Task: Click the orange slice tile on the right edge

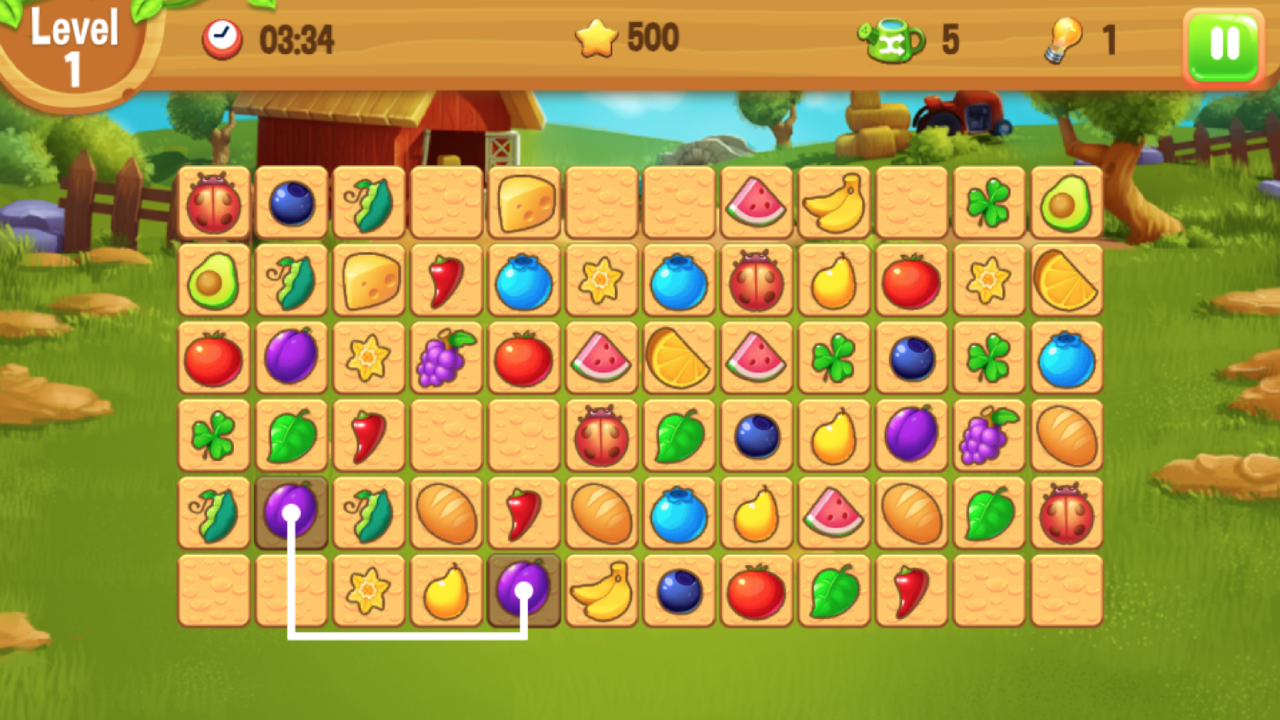Action: pyautogui.click(x=1067, y=281)
